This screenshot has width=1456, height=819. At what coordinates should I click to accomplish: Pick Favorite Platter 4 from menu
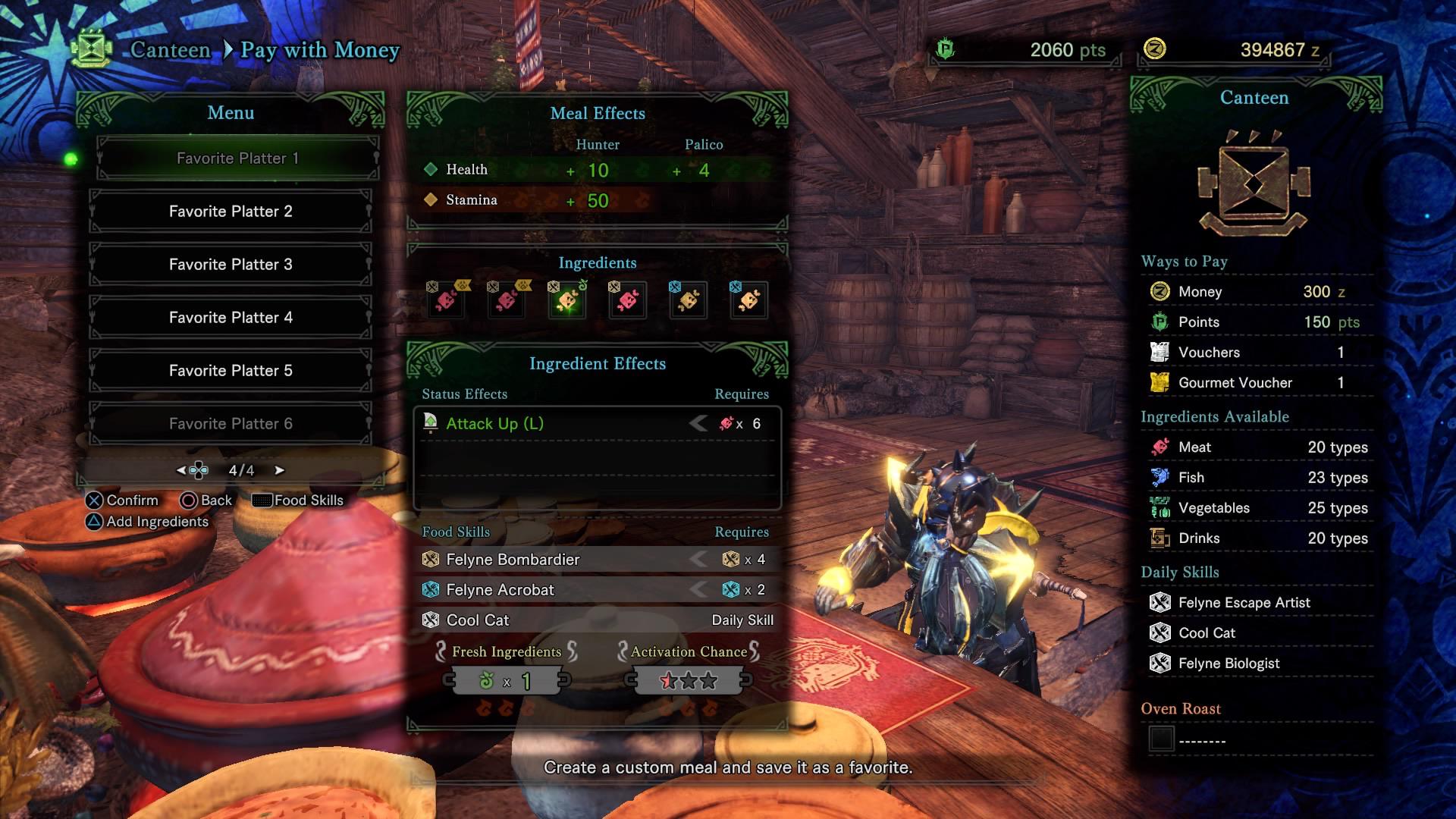pos(231,318)
